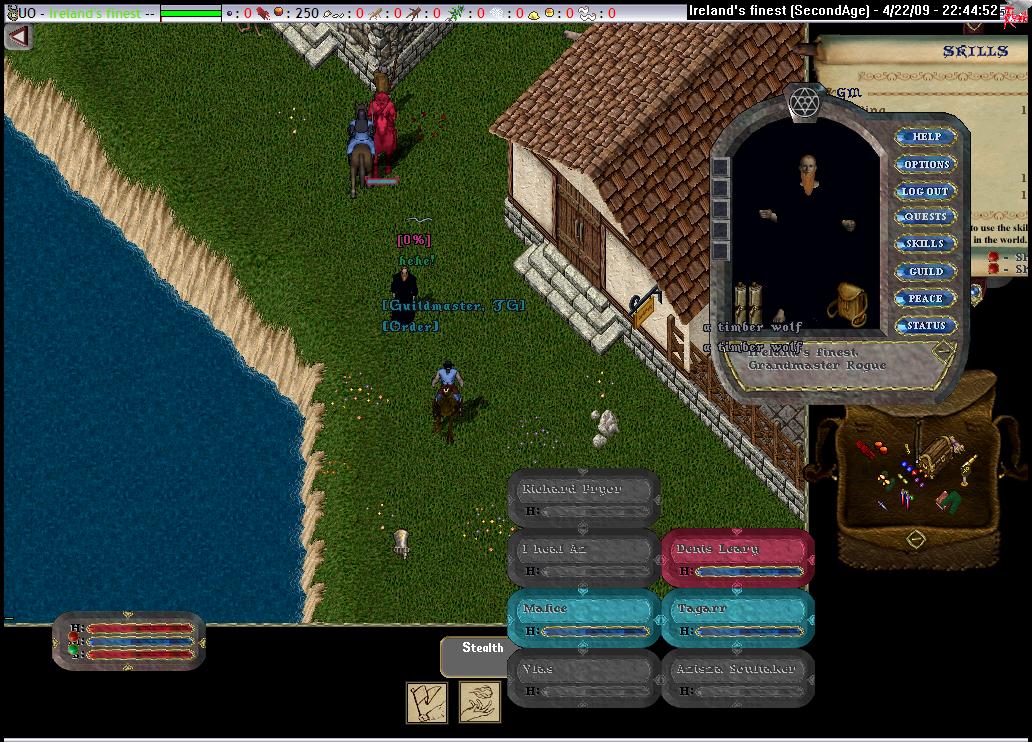The width and height of the screenshot is (1032, 742).
Task: Click the Log Out button
Action: (925, 191)
